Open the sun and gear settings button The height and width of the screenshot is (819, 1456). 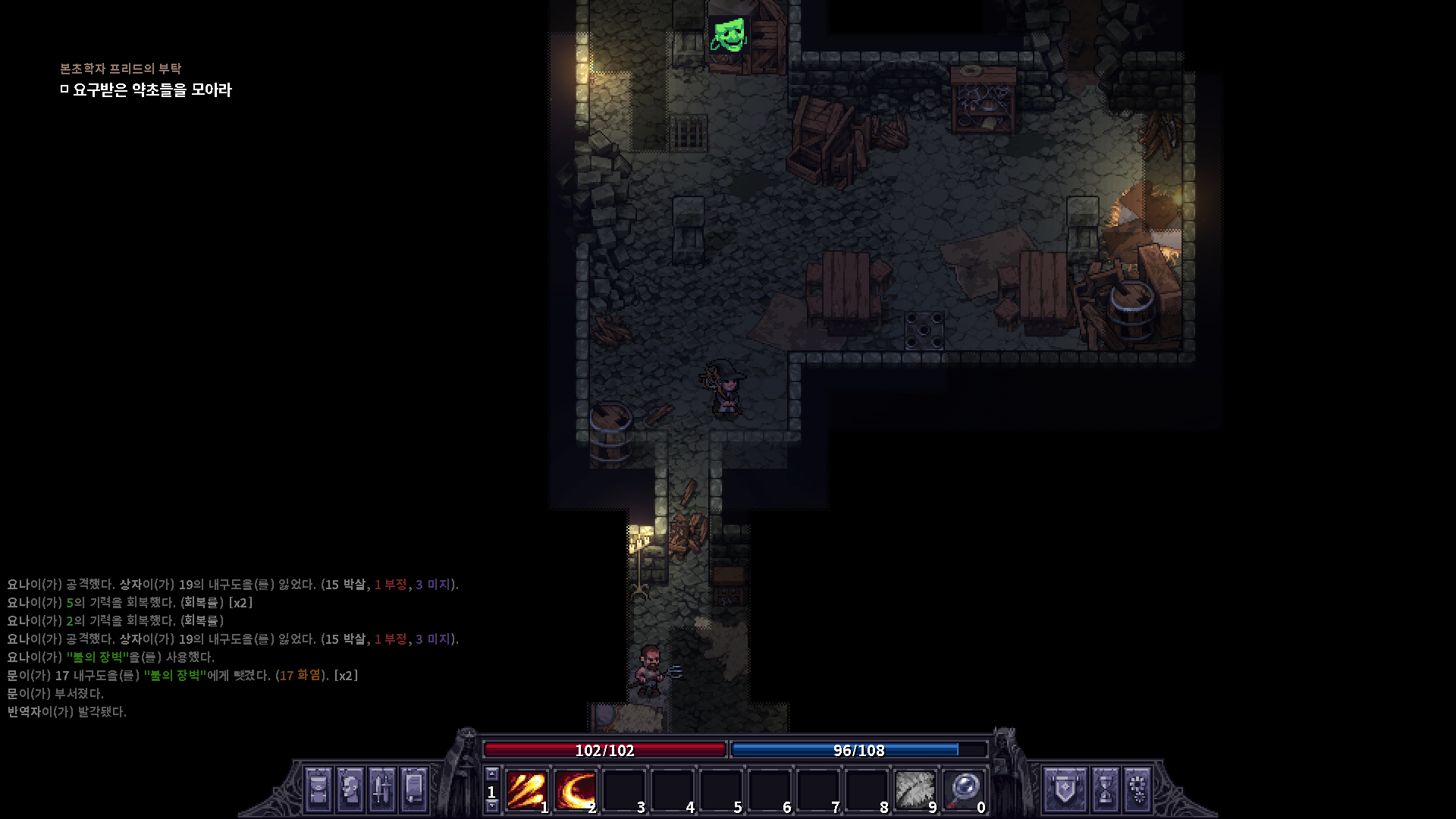[1137, 789]
